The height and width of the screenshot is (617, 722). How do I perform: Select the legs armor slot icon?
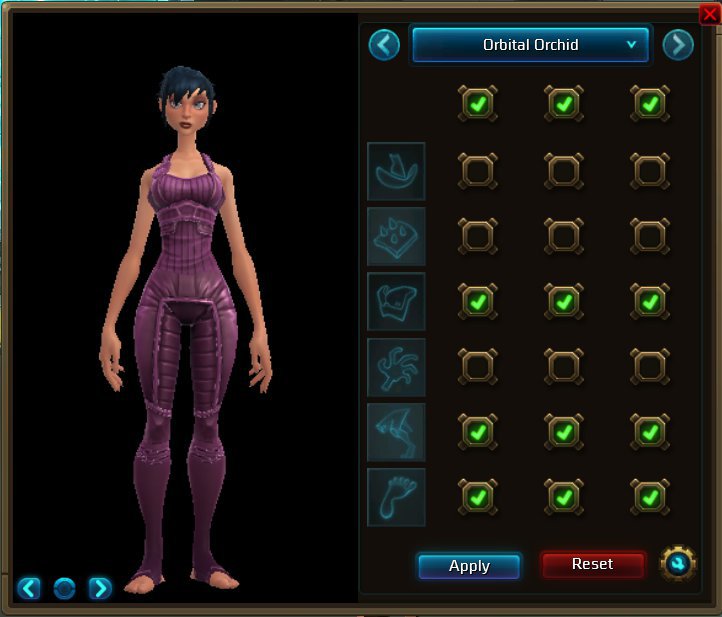pyautogui.click(x=396, y=431)
